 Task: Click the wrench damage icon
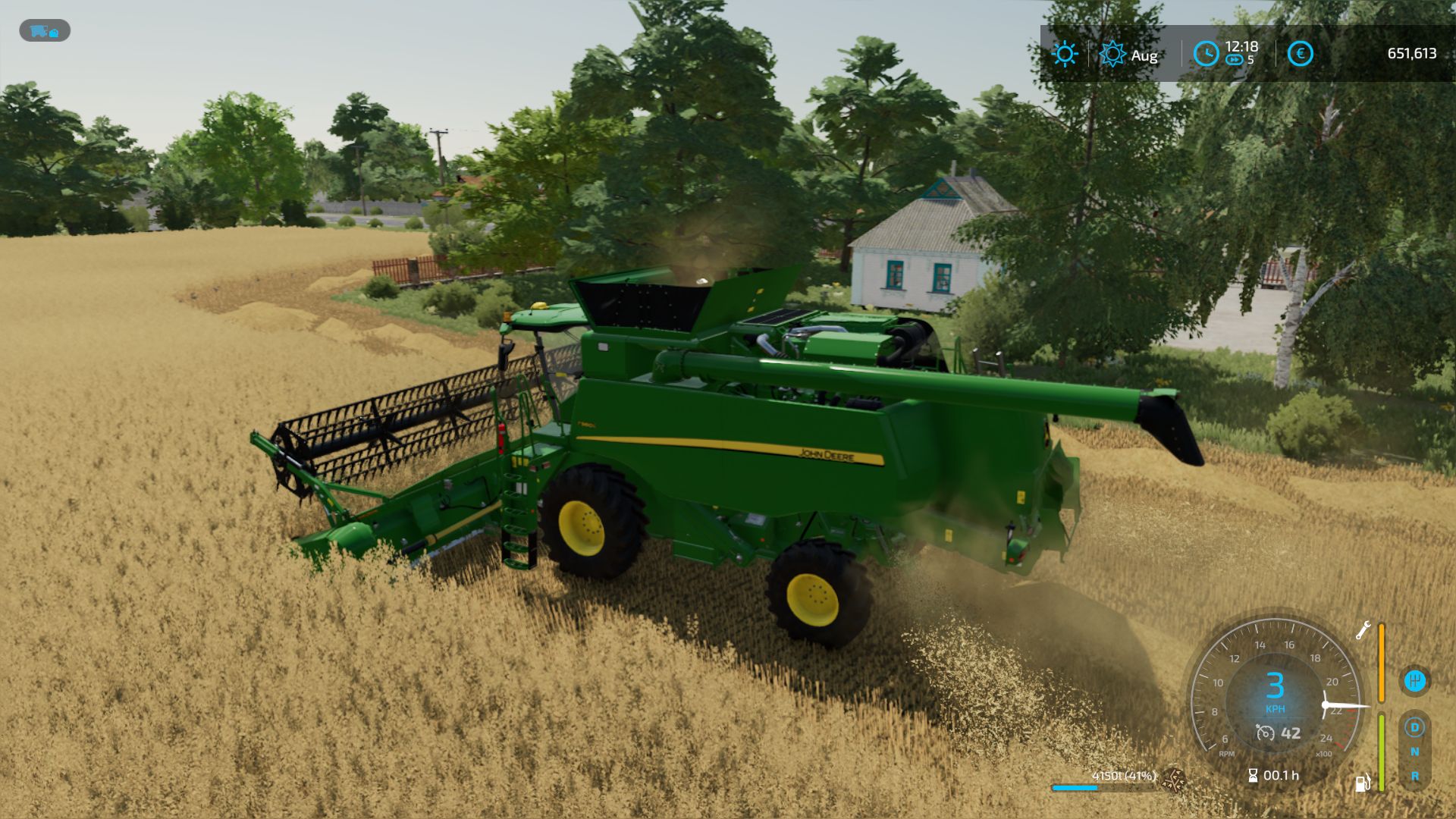[x=1363, y=630]
